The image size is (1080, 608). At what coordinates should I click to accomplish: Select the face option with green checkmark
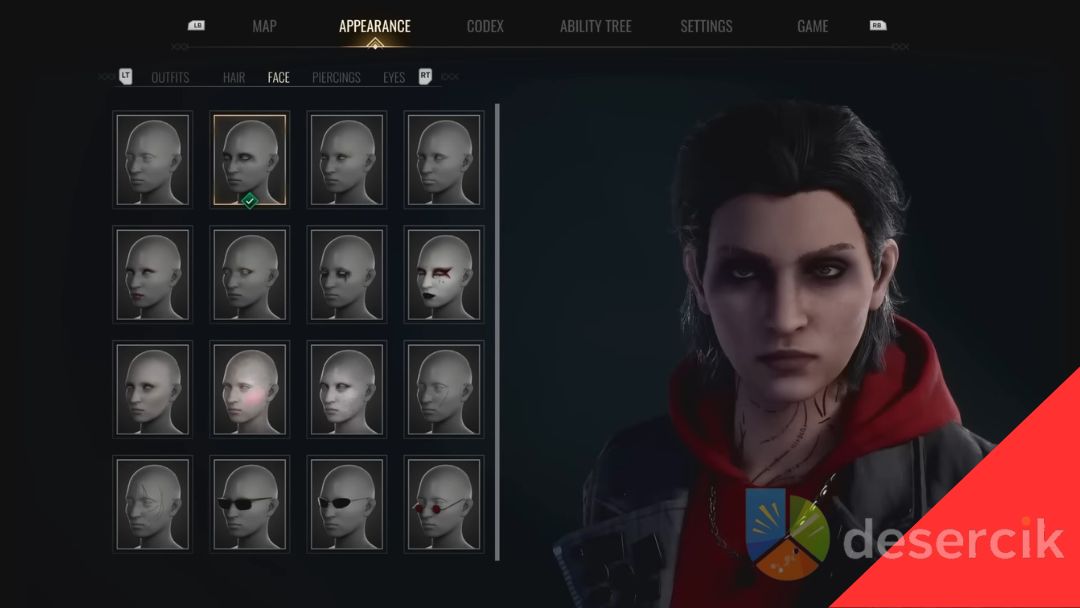point(249,160)
